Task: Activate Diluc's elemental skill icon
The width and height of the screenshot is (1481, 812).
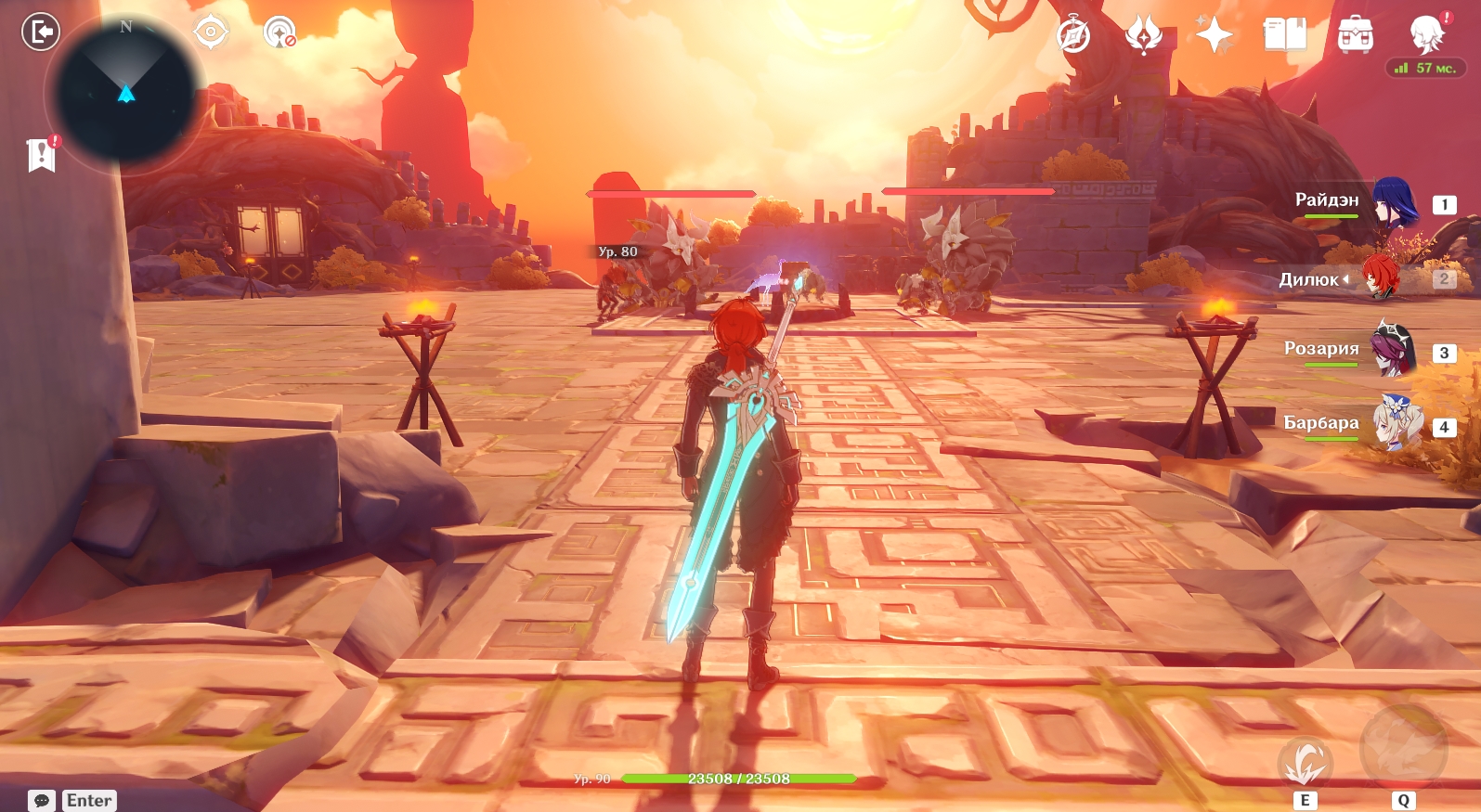Action: 1305,763
